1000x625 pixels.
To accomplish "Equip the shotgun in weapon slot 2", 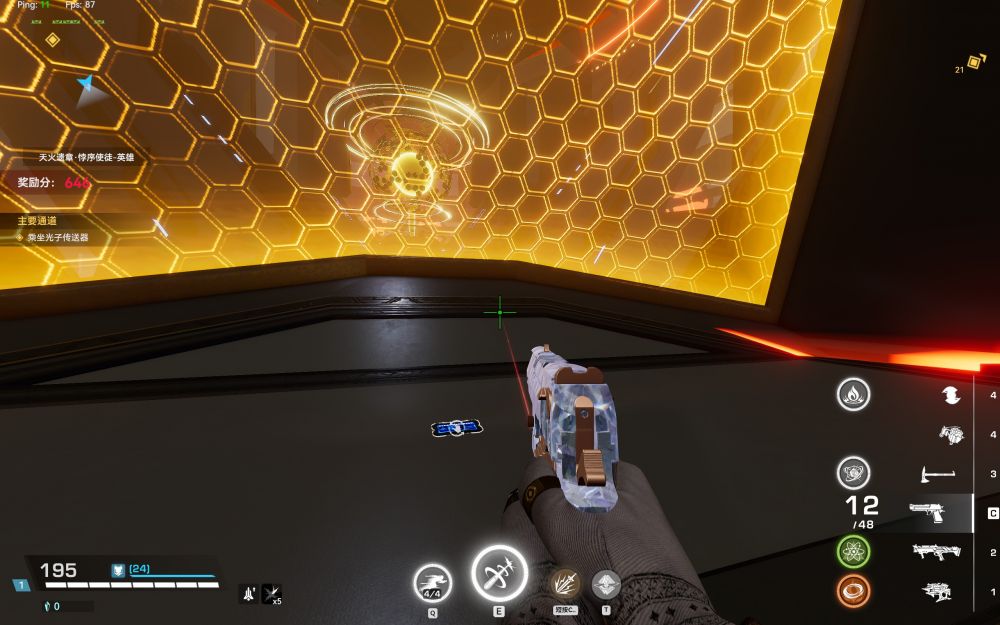I will 936,552.
